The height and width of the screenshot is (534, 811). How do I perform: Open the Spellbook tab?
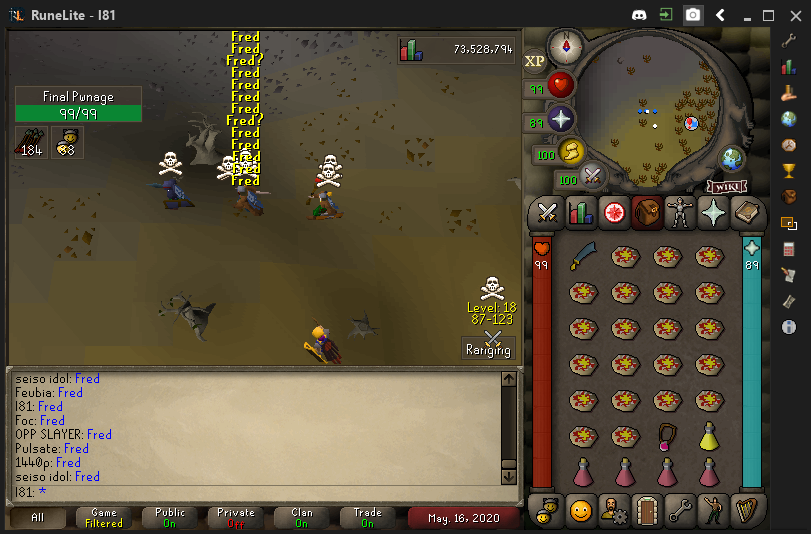point(747,212)
